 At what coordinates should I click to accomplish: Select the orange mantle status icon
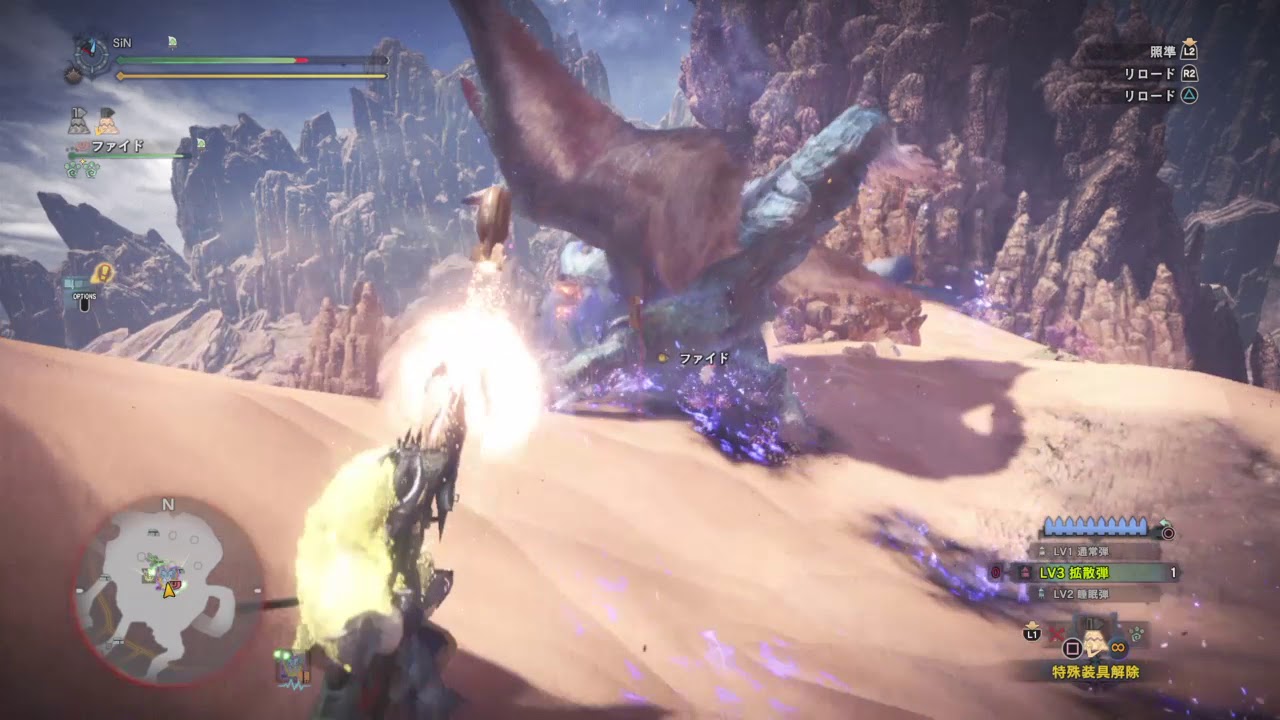point(107,121)
